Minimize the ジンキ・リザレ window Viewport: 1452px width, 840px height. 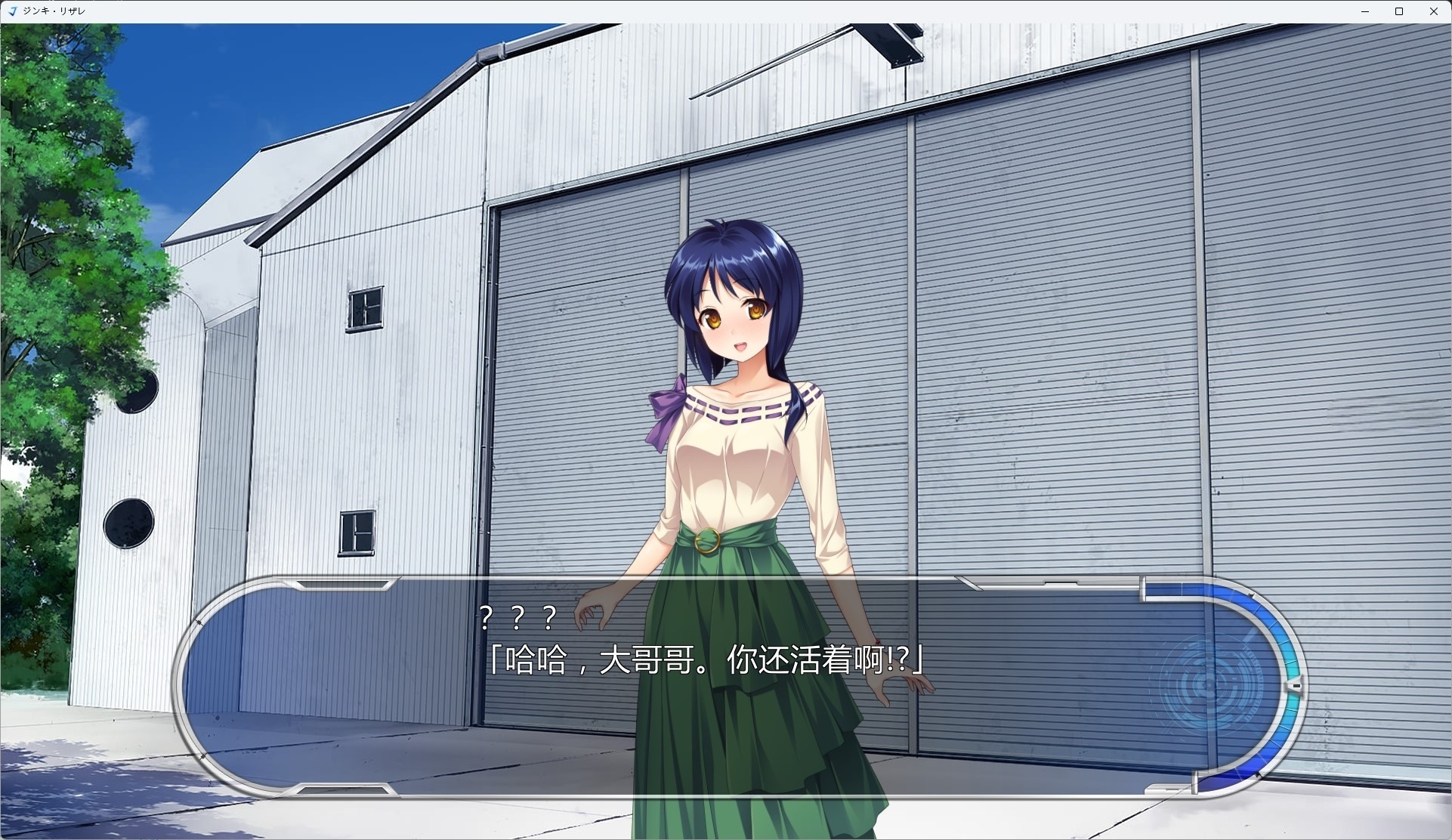[x=1366, y=11]
